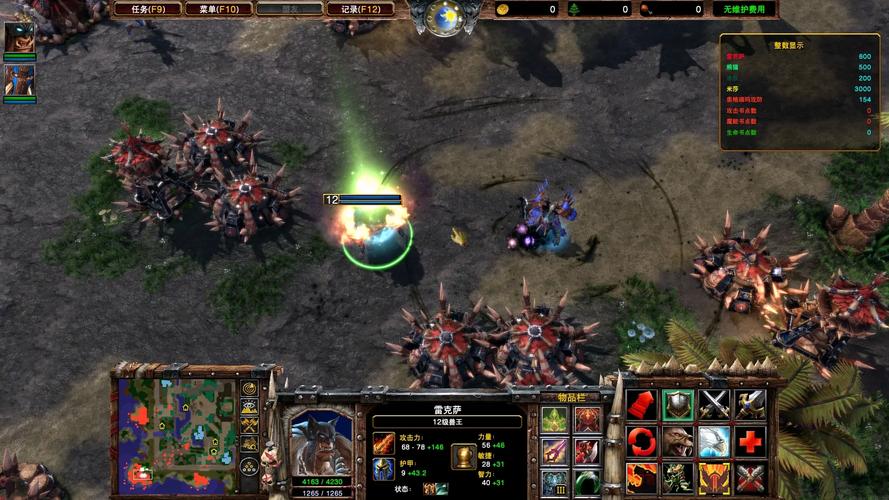
Task: Activate the white hawk summon ability
Action: point(713,441)
